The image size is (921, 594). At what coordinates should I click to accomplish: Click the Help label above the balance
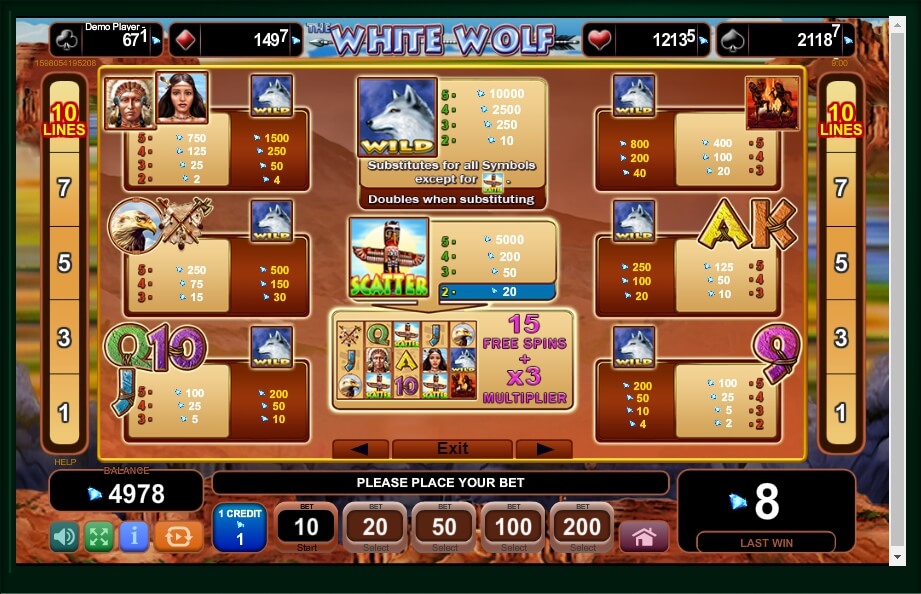(64, 462)
